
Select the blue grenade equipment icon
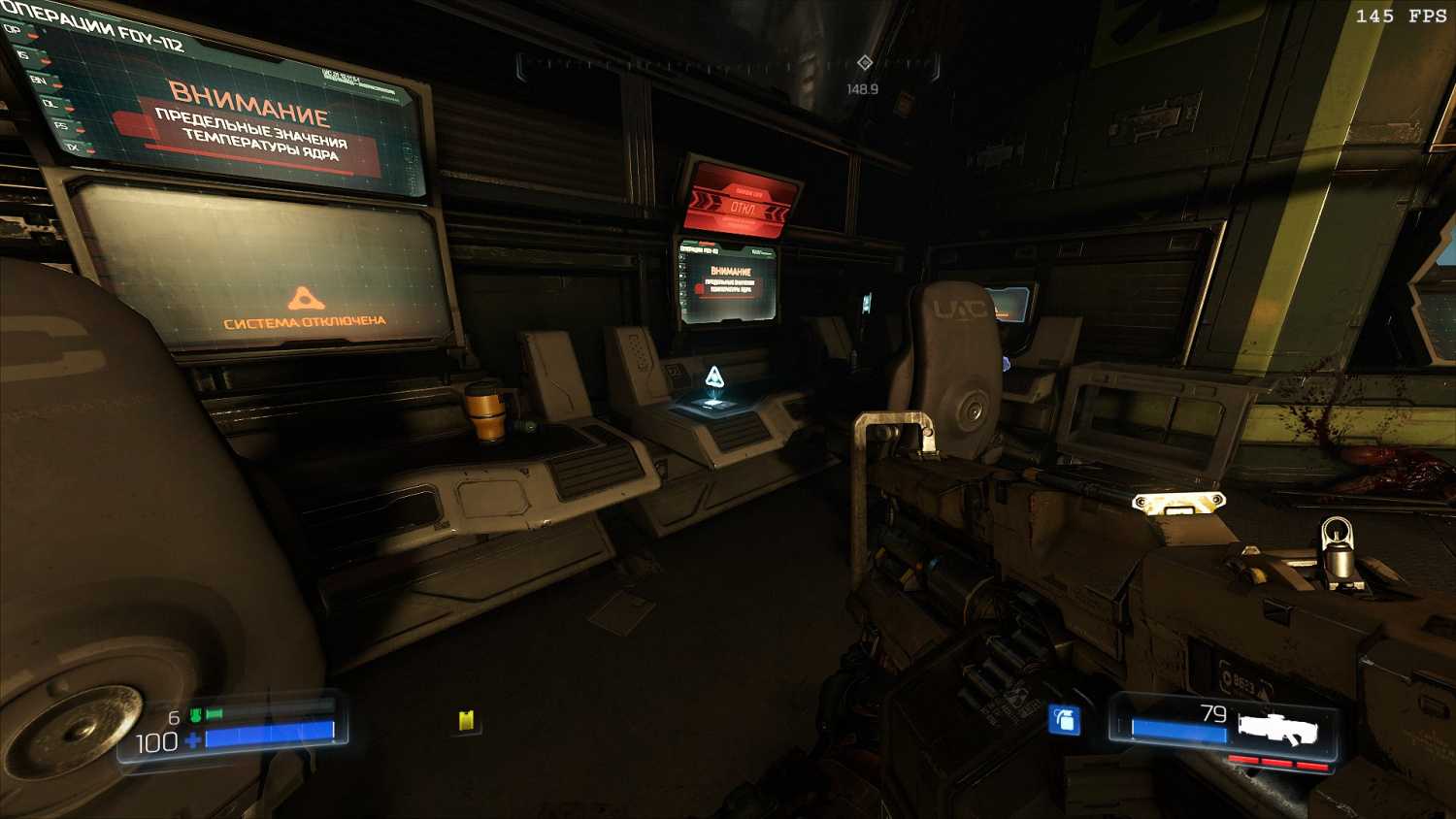[1065, 721]
